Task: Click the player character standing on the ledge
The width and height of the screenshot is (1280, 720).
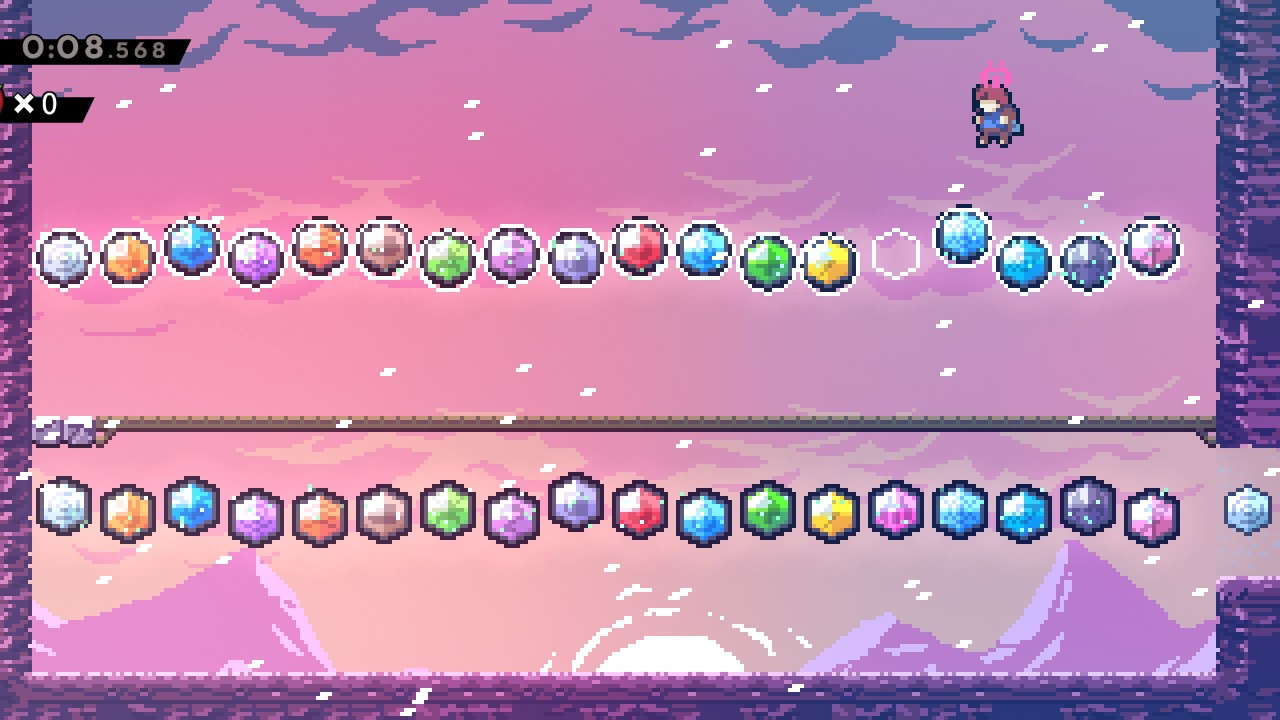Action: point(993,112)
